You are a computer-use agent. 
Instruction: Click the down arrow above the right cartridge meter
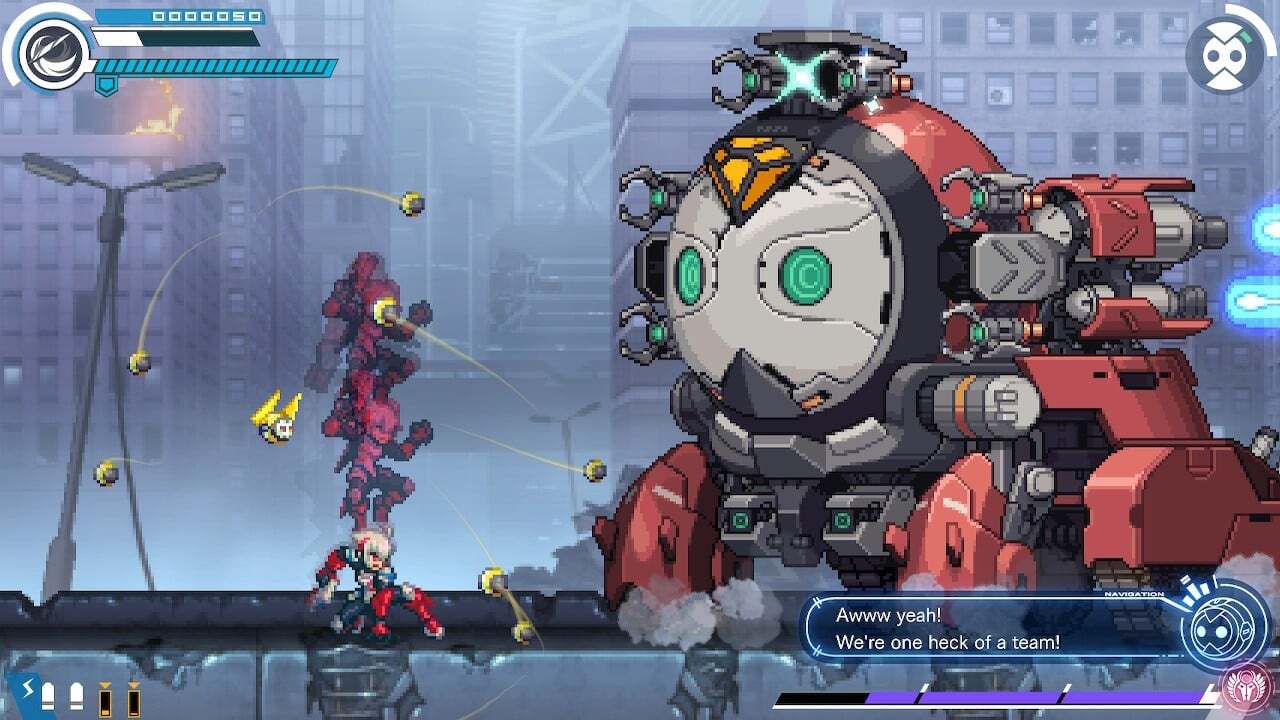(135, 686)
